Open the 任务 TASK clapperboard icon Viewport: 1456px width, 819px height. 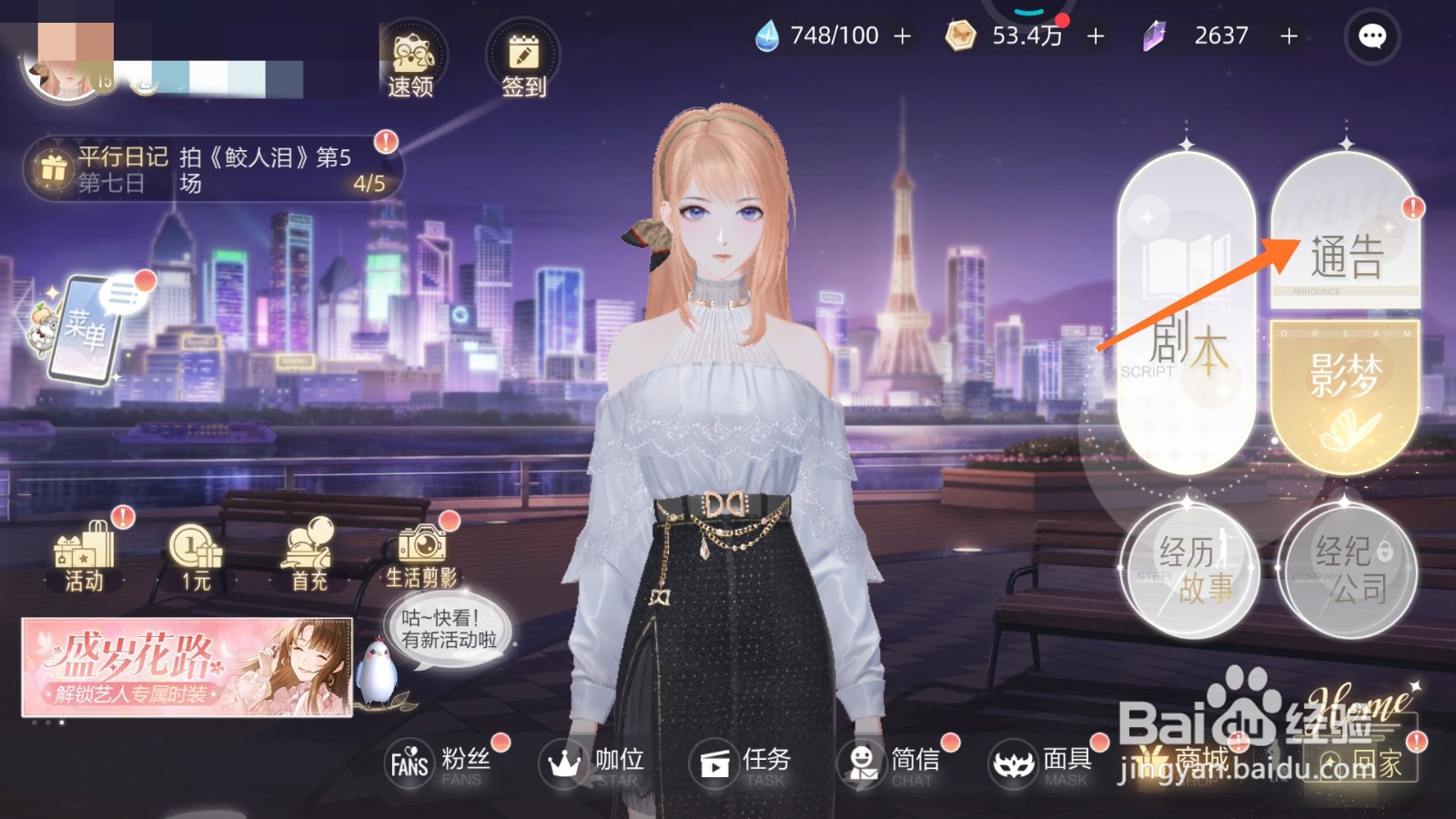tap(715, 762)
